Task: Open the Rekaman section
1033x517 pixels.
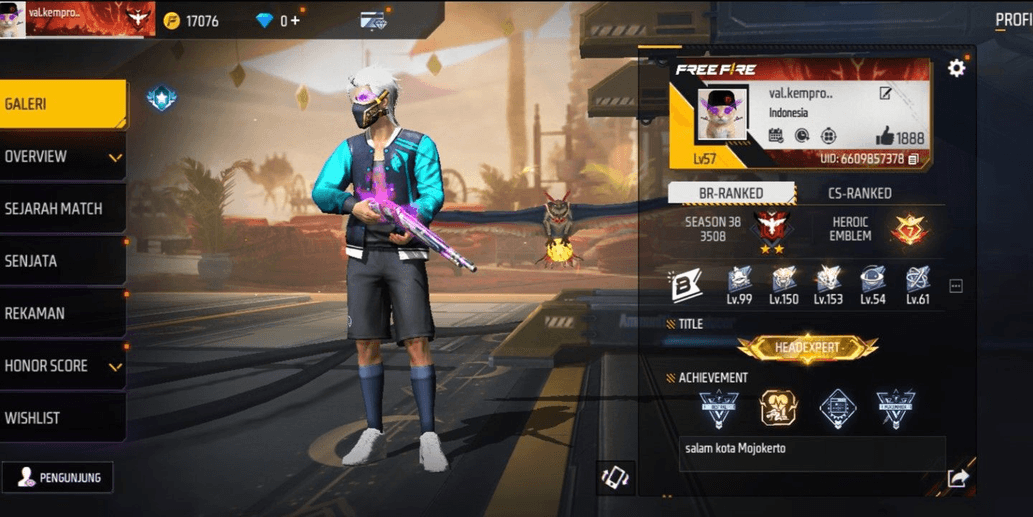Action: [x=62, y=313]
